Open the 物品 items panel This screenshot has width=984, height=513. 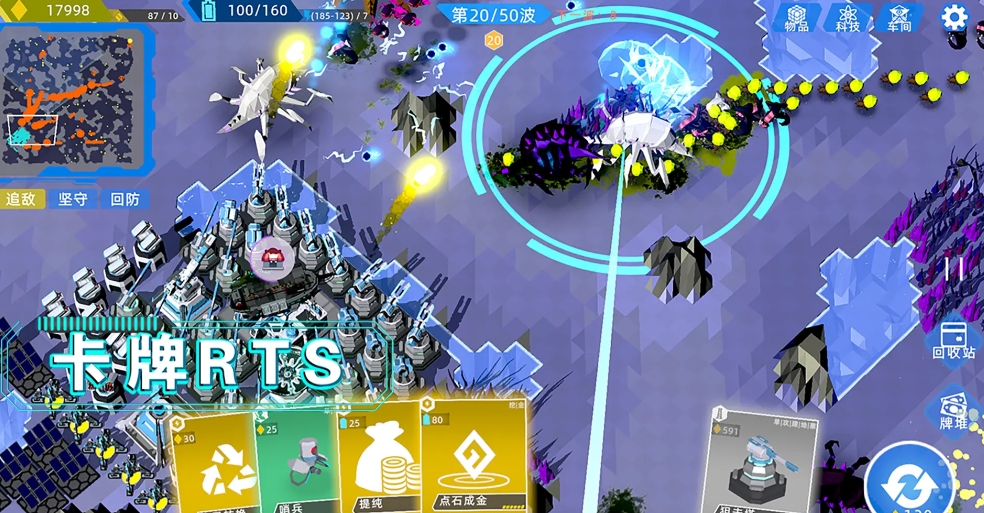pyautogui.click(x=797, y=18)
